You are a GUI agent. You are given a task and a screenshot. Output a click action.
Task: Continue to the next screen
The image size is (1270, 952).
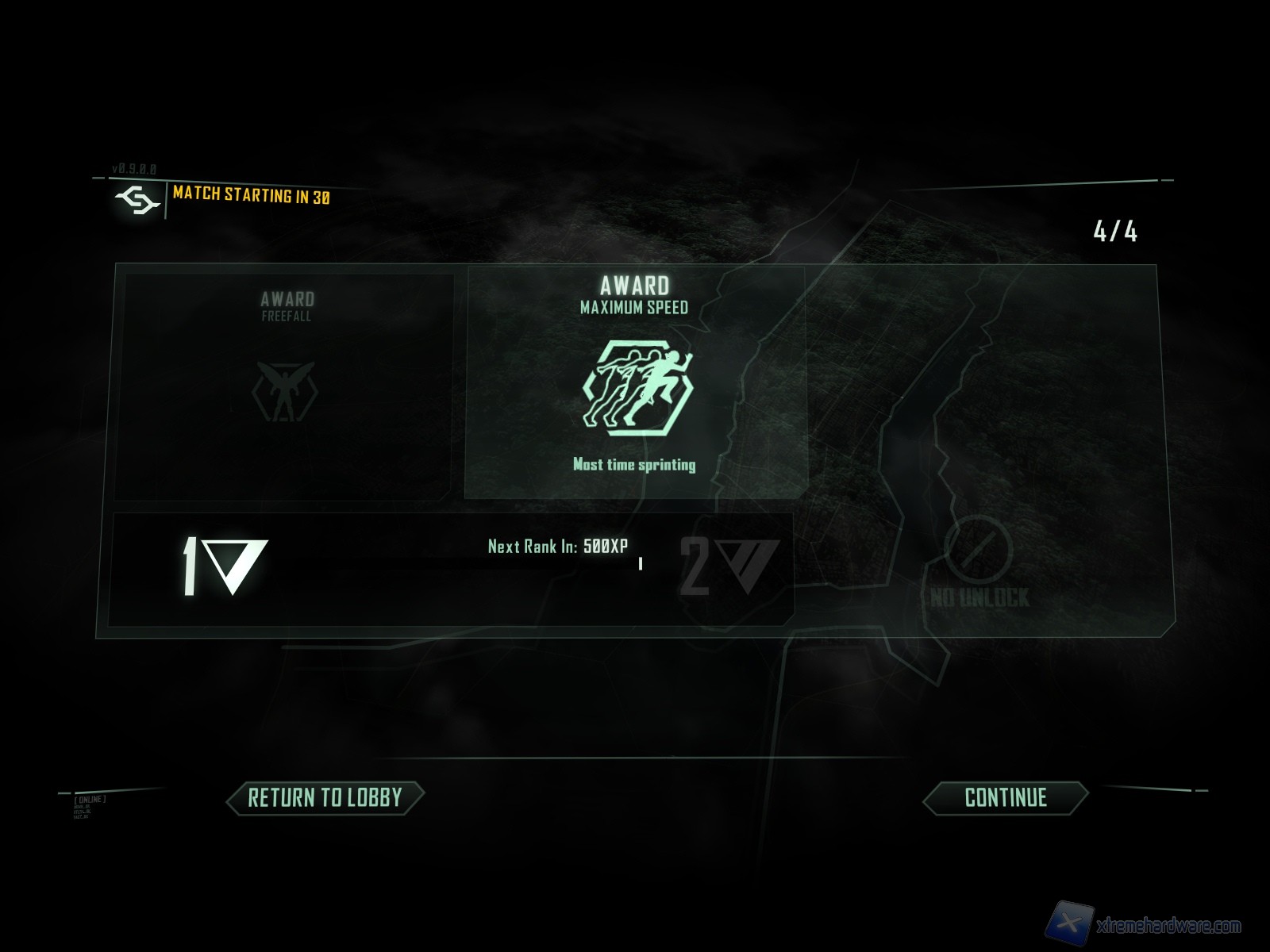coord(1005,797)
